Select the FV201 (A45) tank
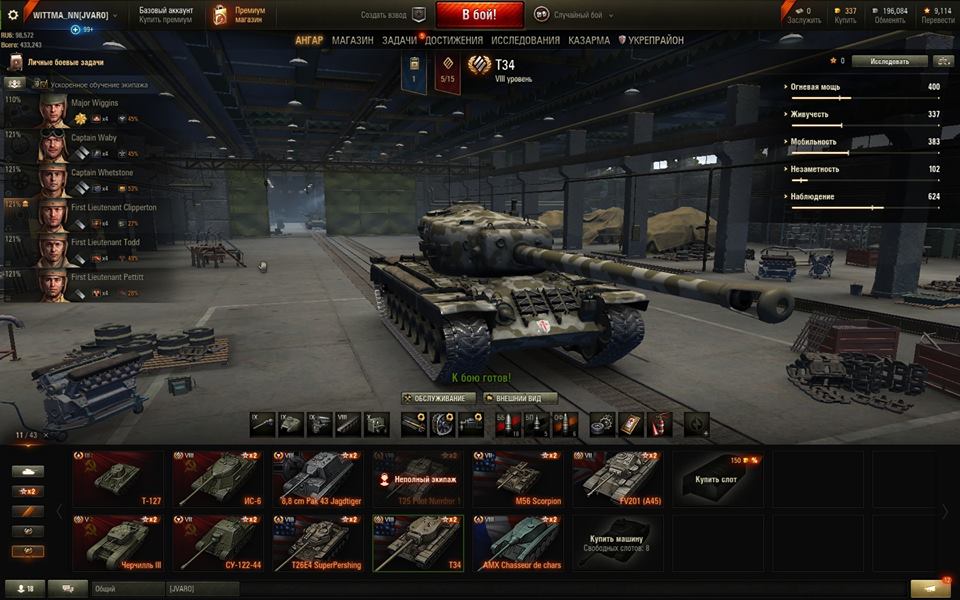960x600 pixels. [x=617, y=478]
